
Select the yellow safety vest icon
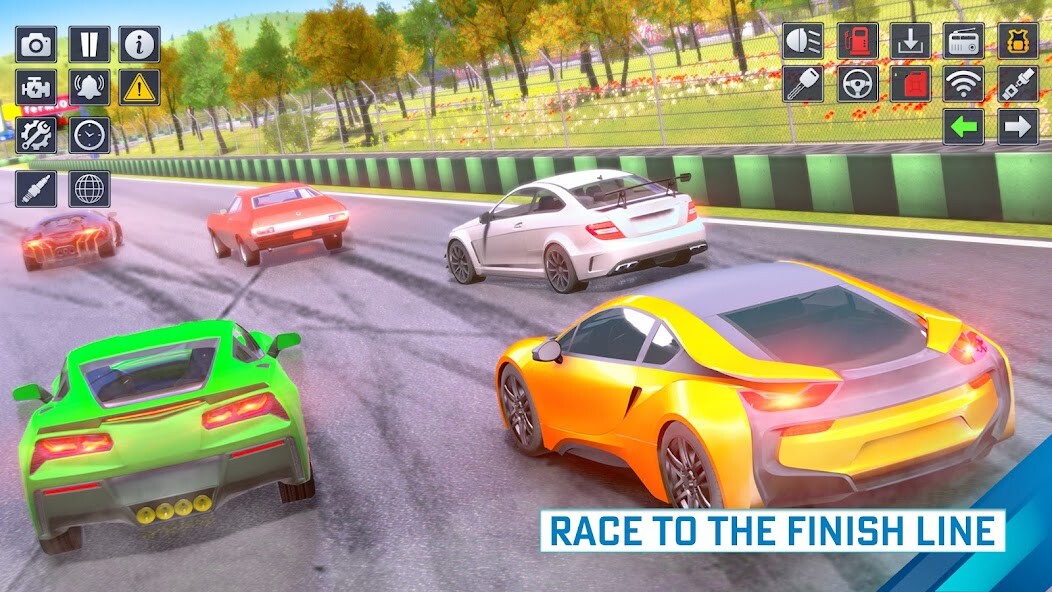pos(1018,41)
